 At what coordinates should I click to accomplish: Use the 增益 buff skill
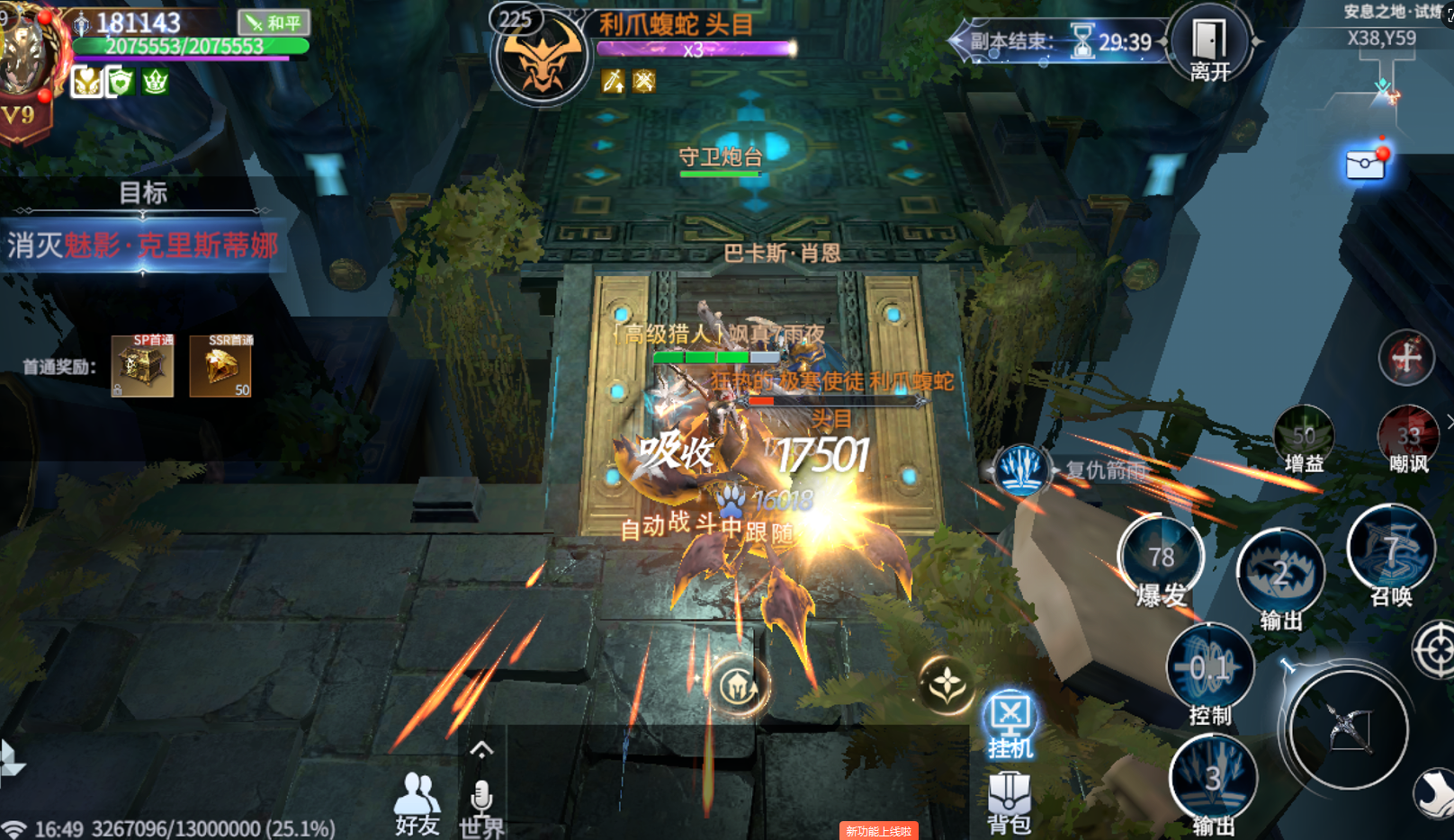click(x=1304, y=436)
